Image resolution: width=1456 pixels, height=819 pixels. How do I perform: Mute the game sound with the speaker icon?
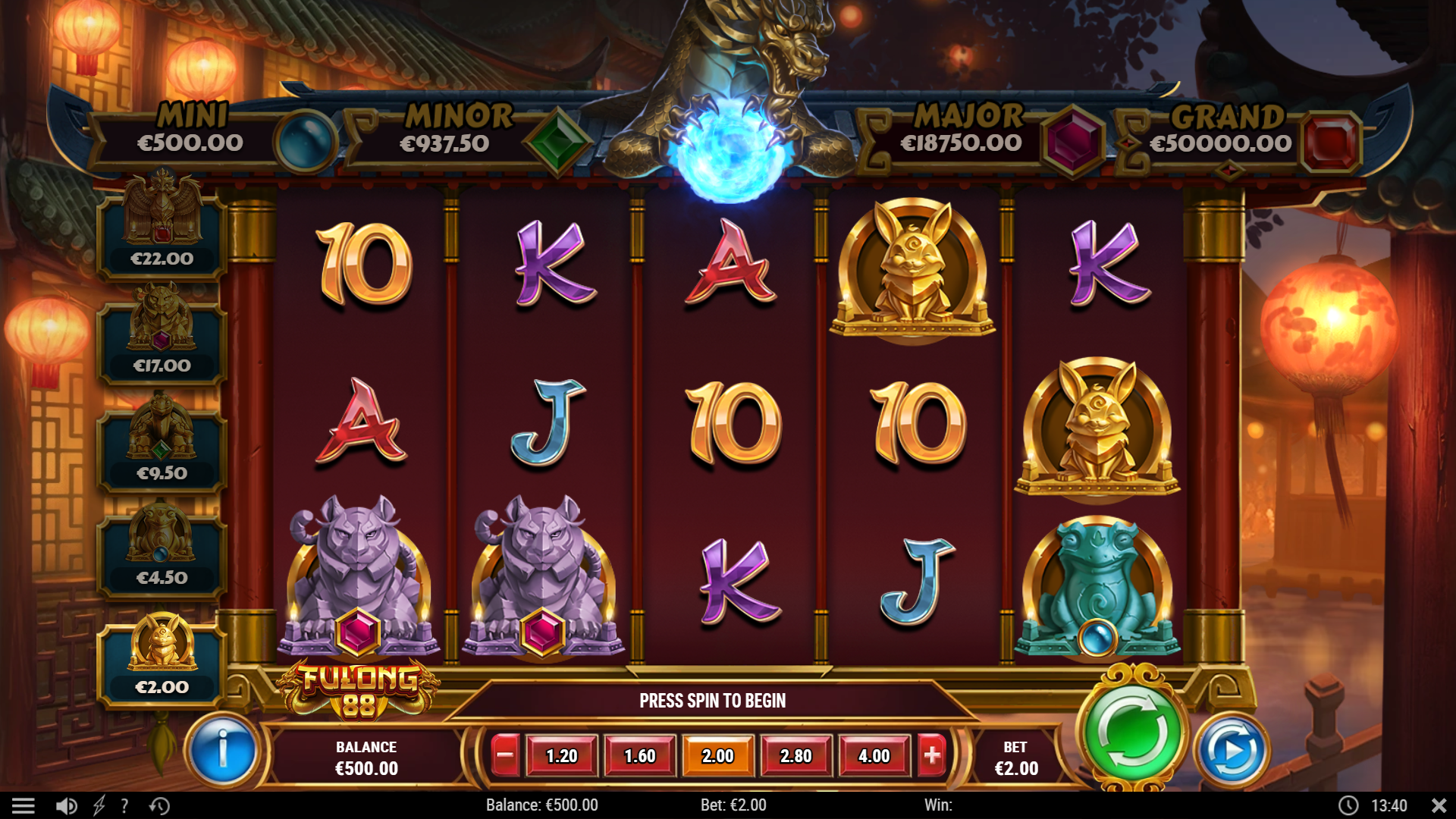[67, 805]
